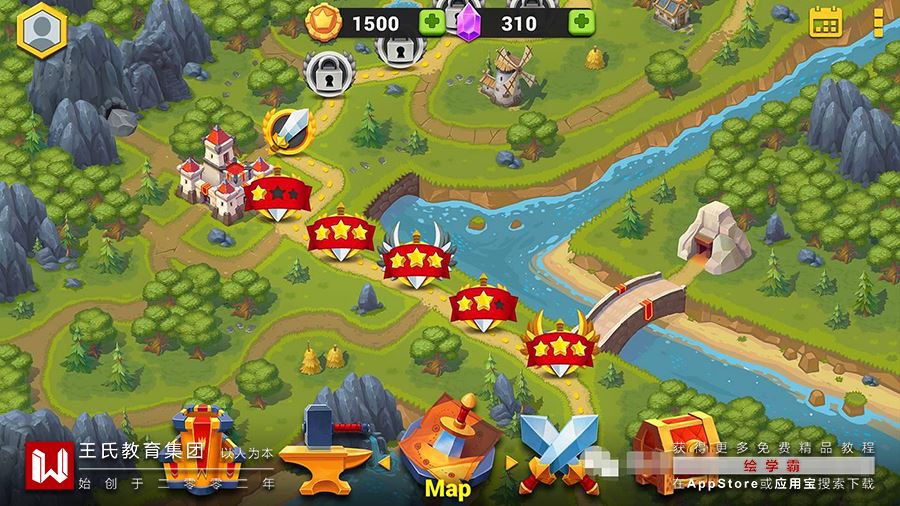Open the yellow calendar icon
This screenshot has height=506, width=900.
tap(826, 21)
